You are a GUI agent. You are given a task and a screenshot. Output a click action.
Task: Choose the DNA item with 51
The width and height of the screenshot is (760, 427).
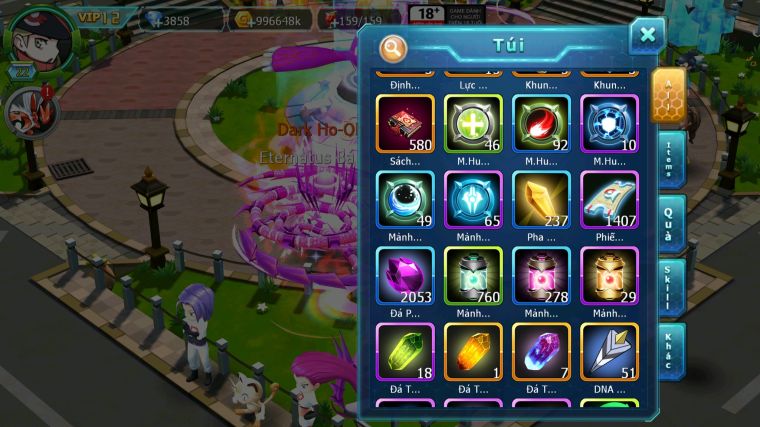click(609, 352)
